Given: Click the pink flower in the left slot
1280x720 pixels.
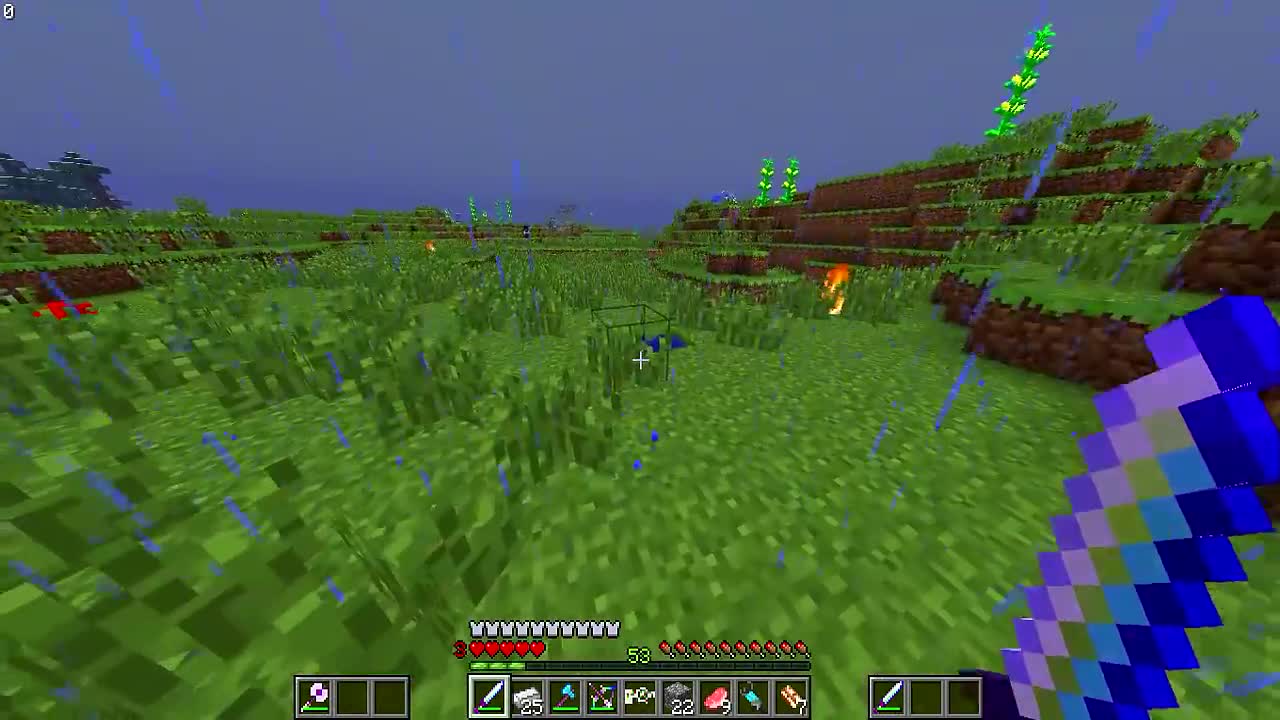Looking at the screenshot, I should tap(315, 695).
